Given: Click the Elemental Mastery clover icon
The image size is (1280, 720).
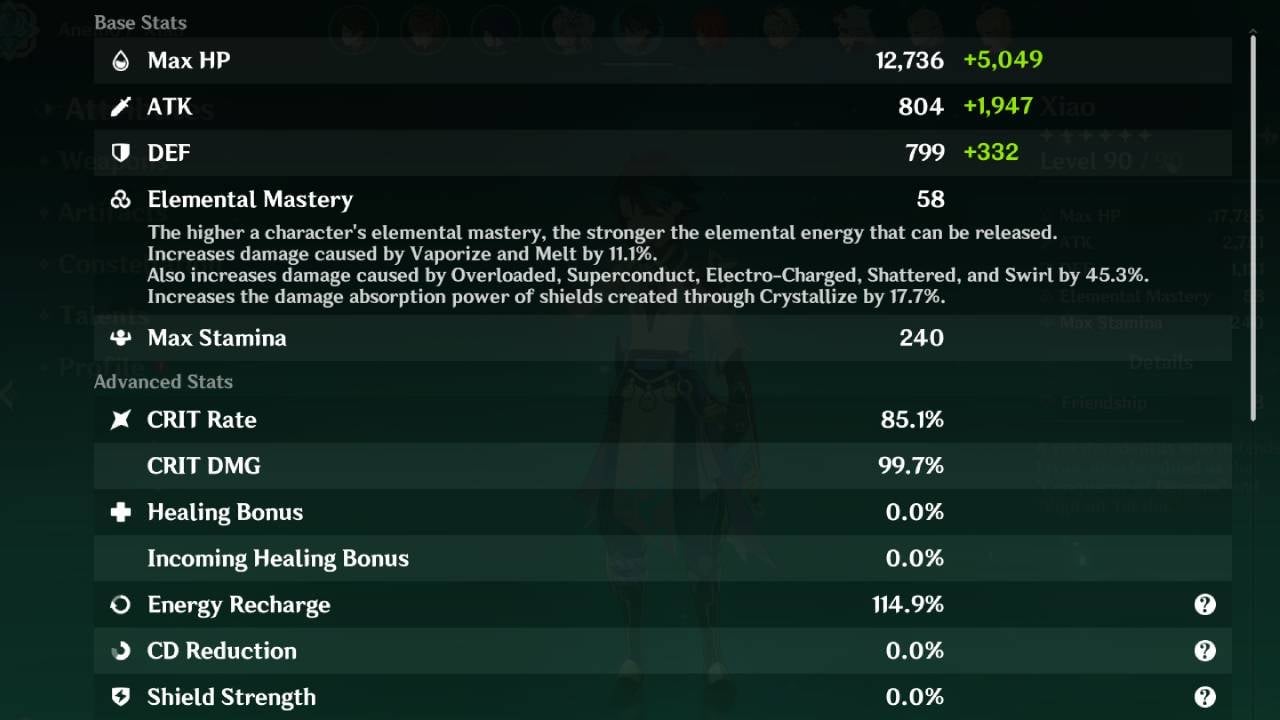Looking at the screenshot, I should (119, 199).
